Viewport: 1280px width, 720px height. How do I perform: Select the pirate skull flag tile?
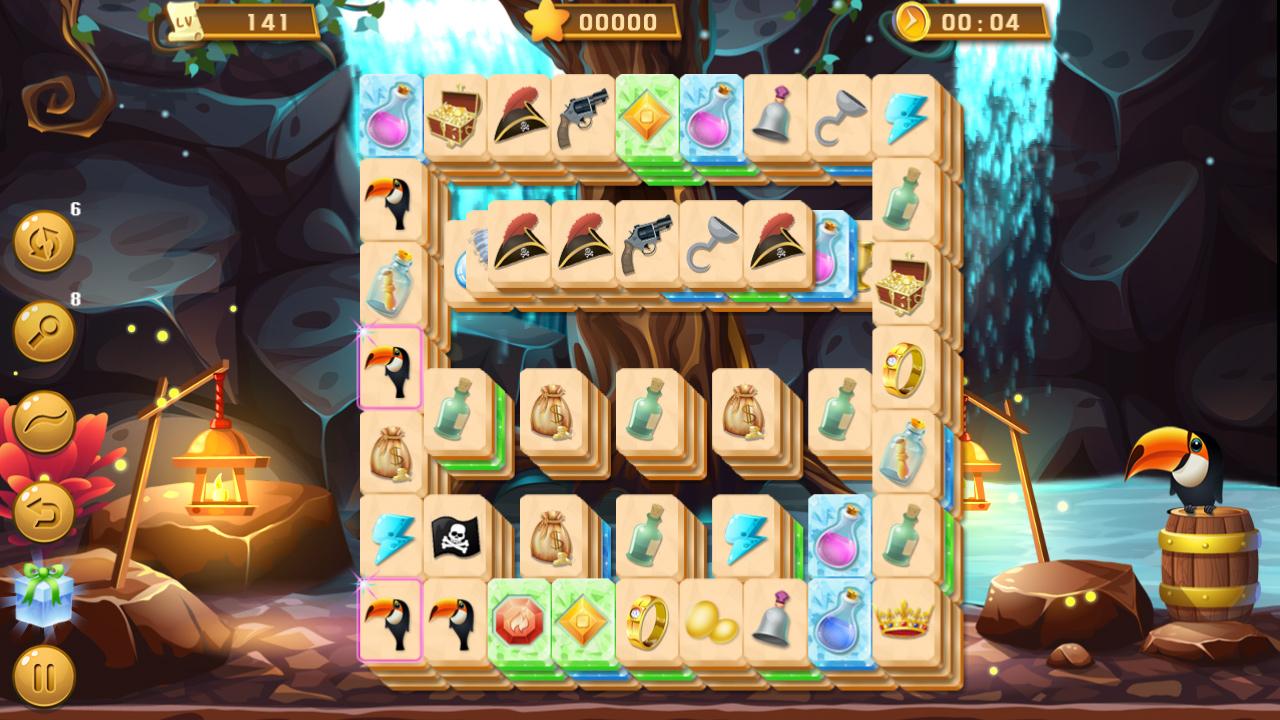tap(456, 534)
